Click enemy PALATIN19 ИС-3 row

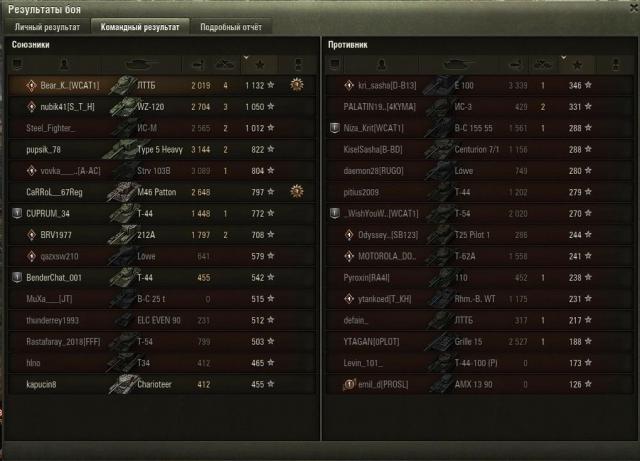click(478, 106)
